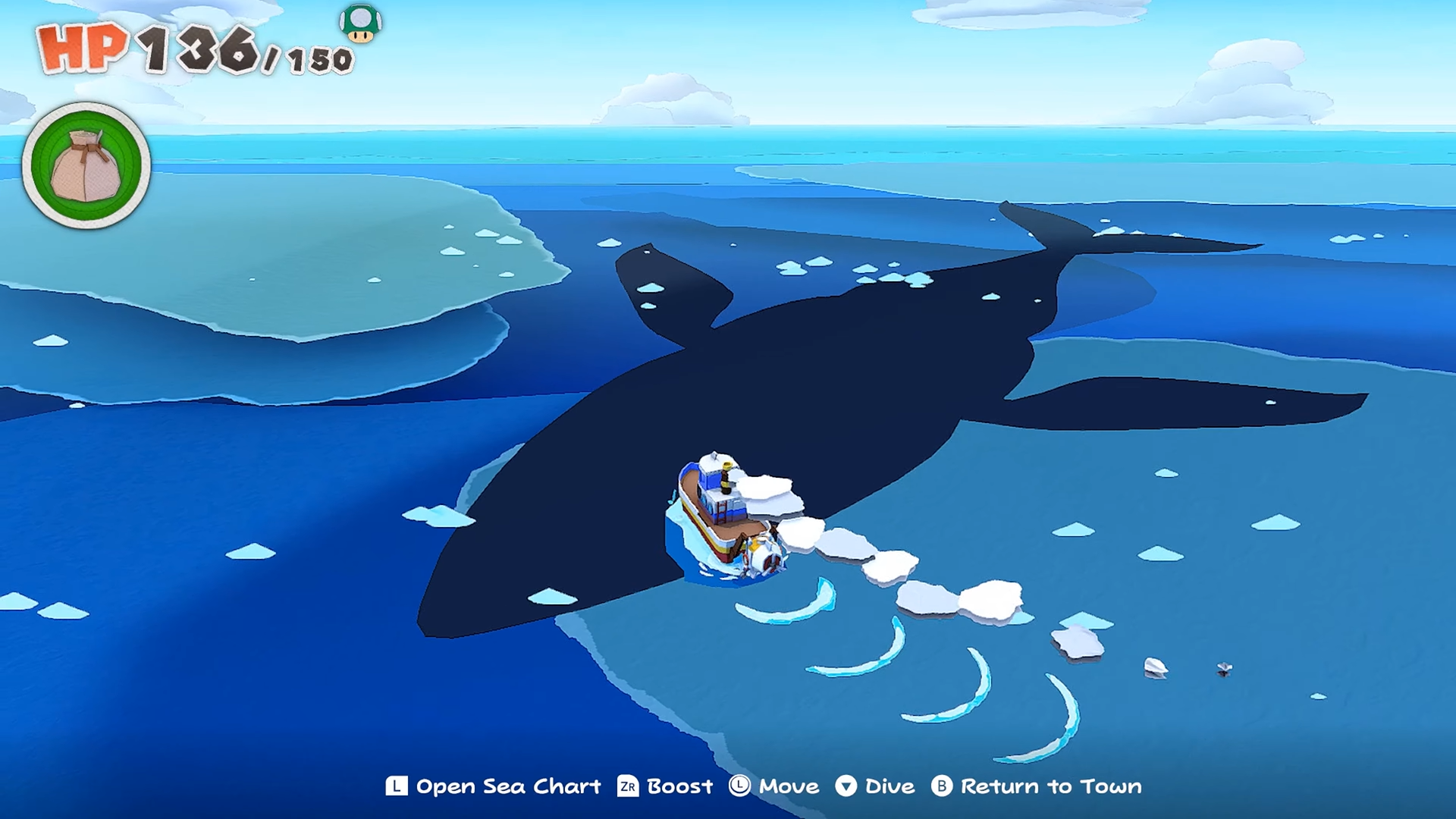Select the green mushroom icon beside HP
This screenshot has height=819, width=1456.
pyautogui.click(x=360, y=23)
